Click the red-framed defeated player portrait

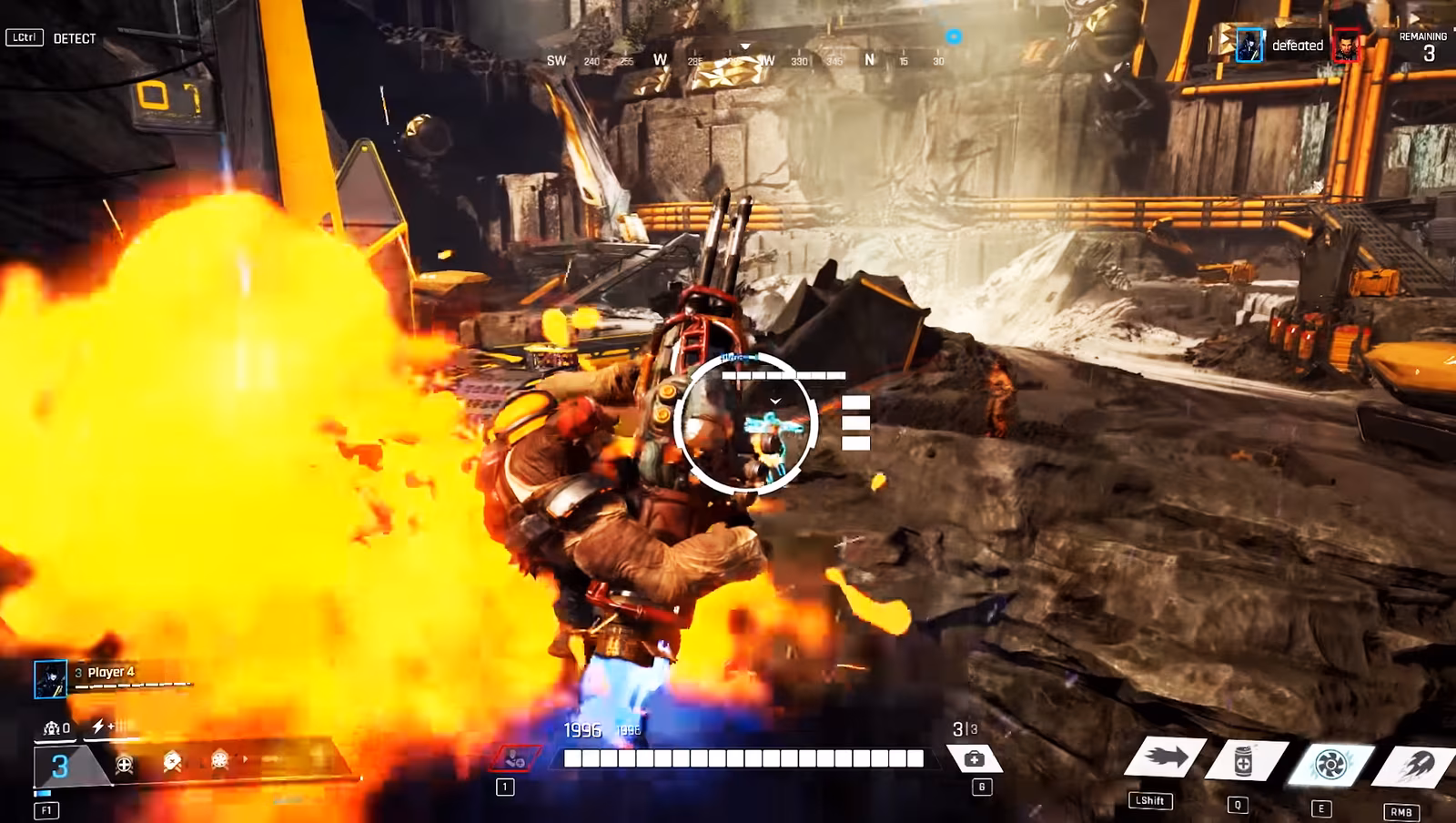pyautogui.click(x=1346, y=46)
